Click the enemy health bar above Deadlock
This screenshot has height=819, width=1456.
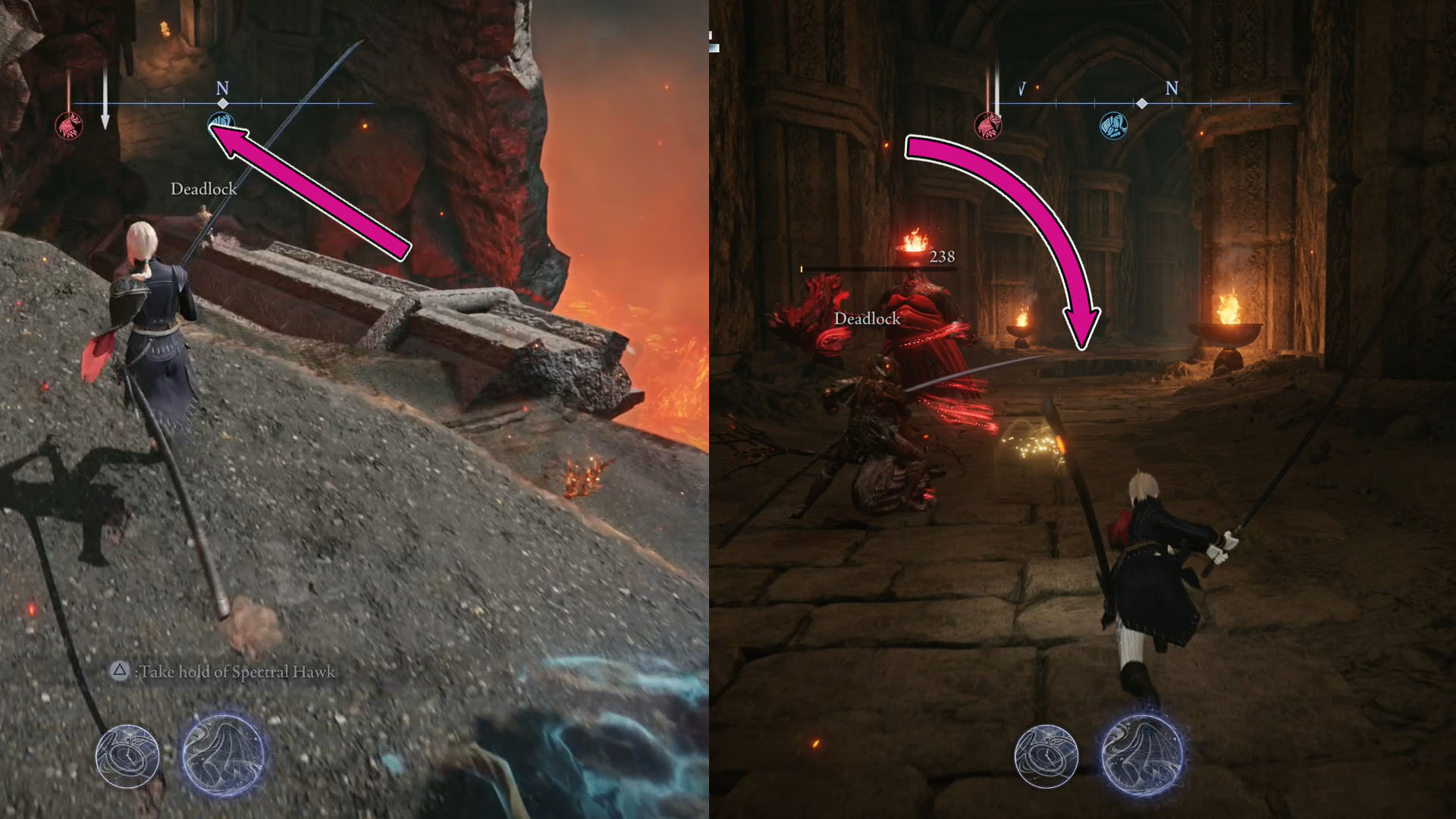(x=880, y=268)
